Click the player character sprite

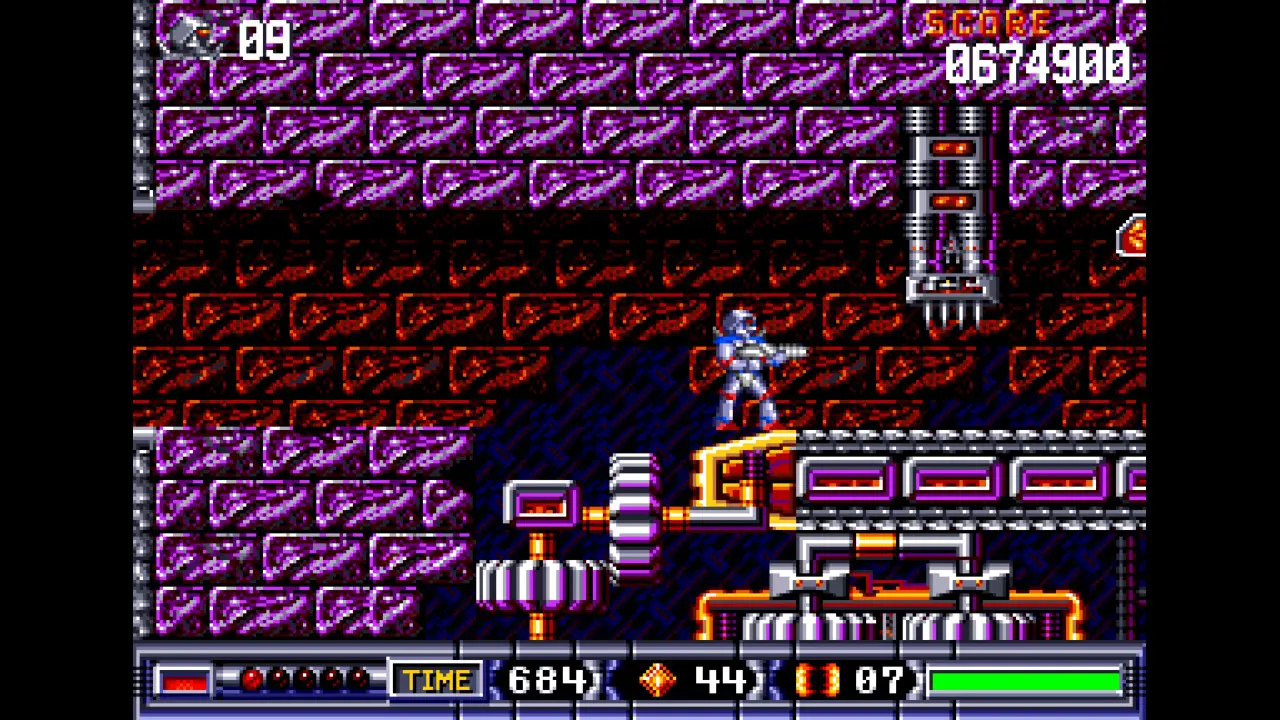coord(745,370)
